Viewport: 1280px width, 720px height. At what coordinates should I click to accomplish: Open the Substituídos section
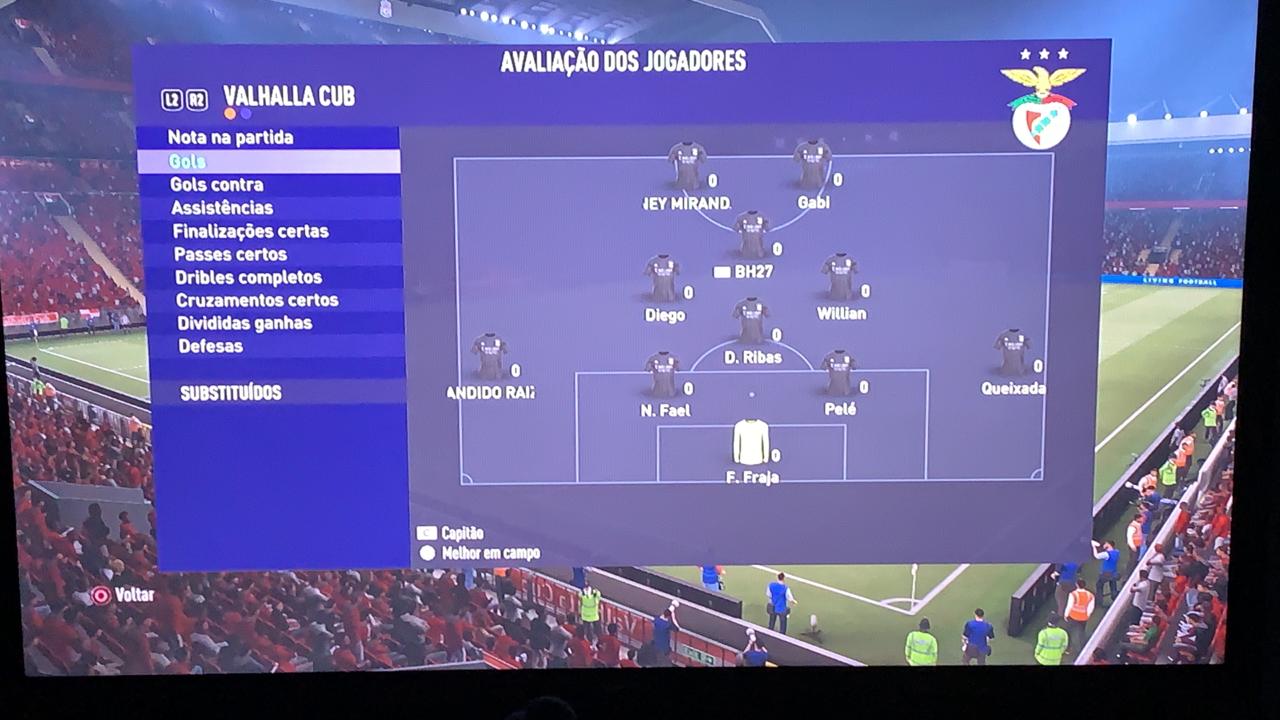point(230,393)
